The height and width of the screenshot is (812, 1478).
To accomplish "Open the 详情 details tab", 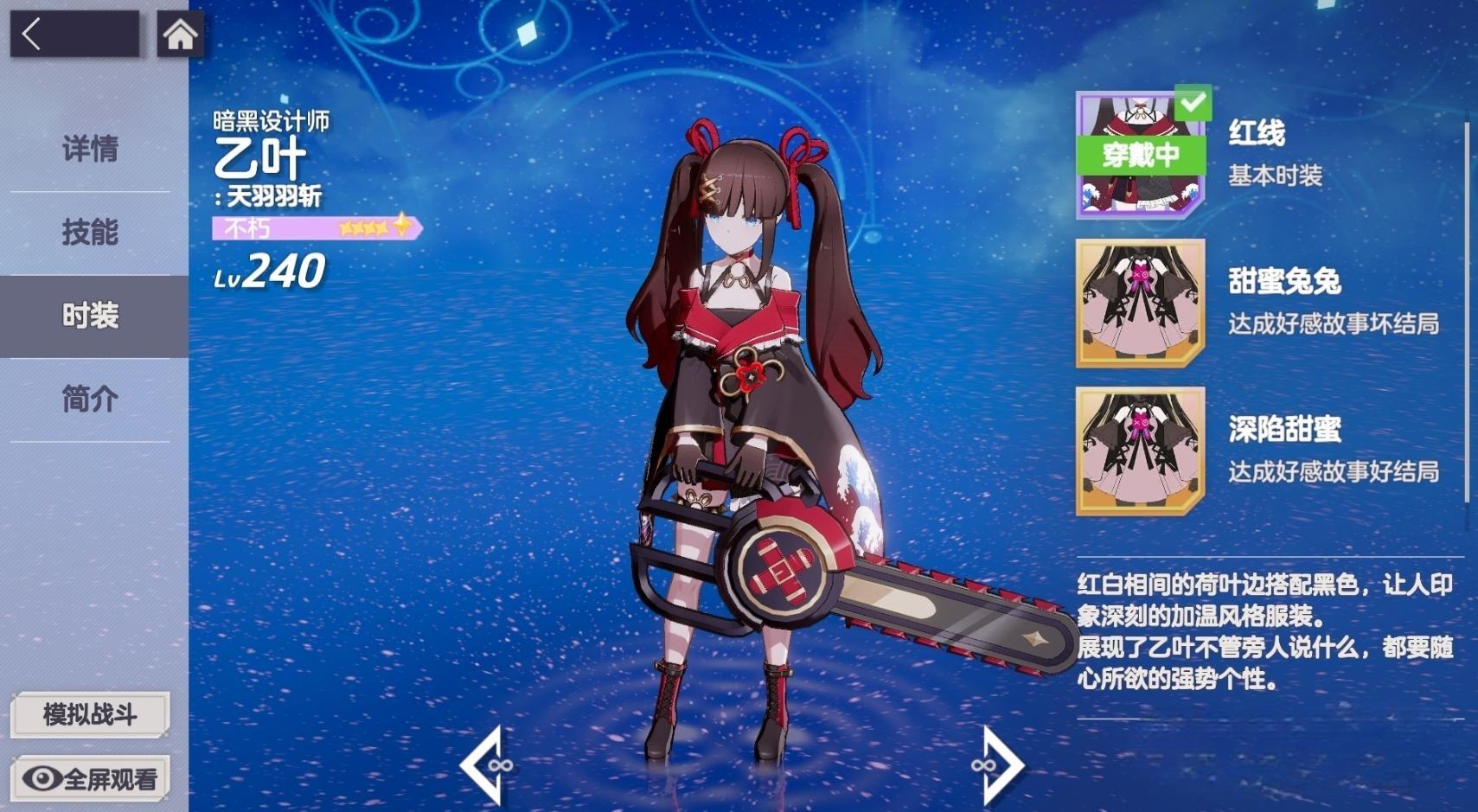I will point(90,149).
